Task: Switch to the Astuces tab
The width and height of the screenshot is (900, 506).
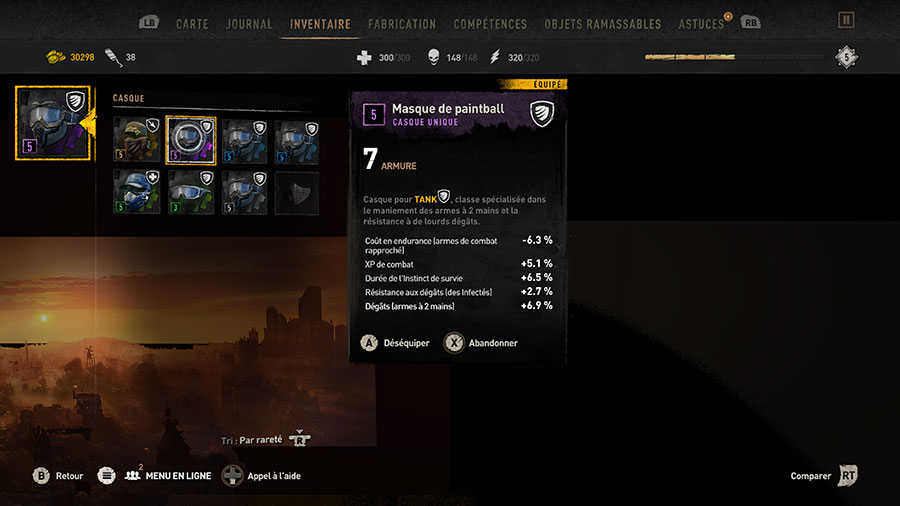Action: click(701, 24)
